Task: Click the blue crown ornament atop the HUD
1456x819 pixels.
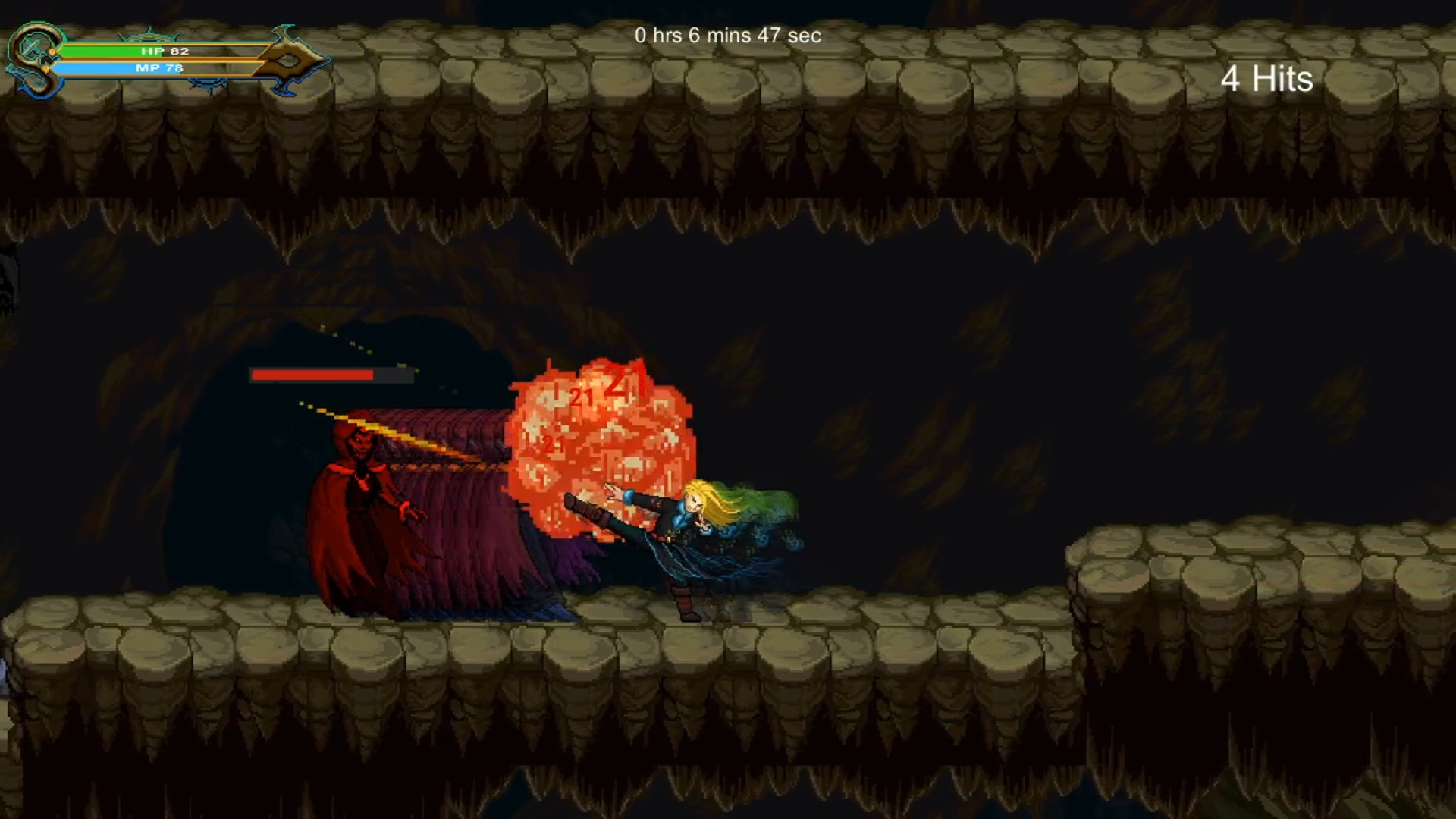Action: [x=149, y=35]
